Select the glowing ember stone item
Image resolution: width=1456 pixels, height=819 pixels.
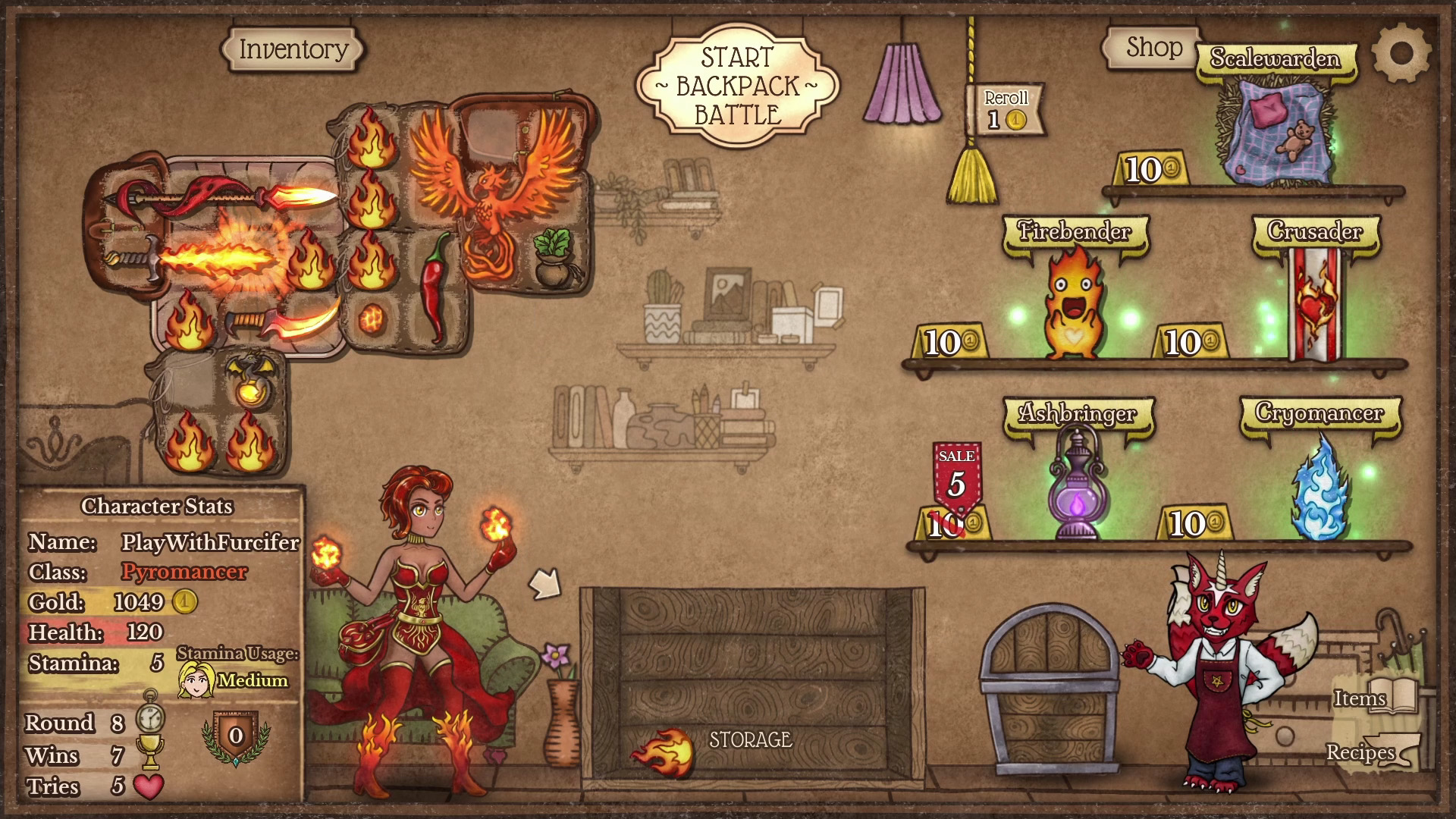point(373,319)
